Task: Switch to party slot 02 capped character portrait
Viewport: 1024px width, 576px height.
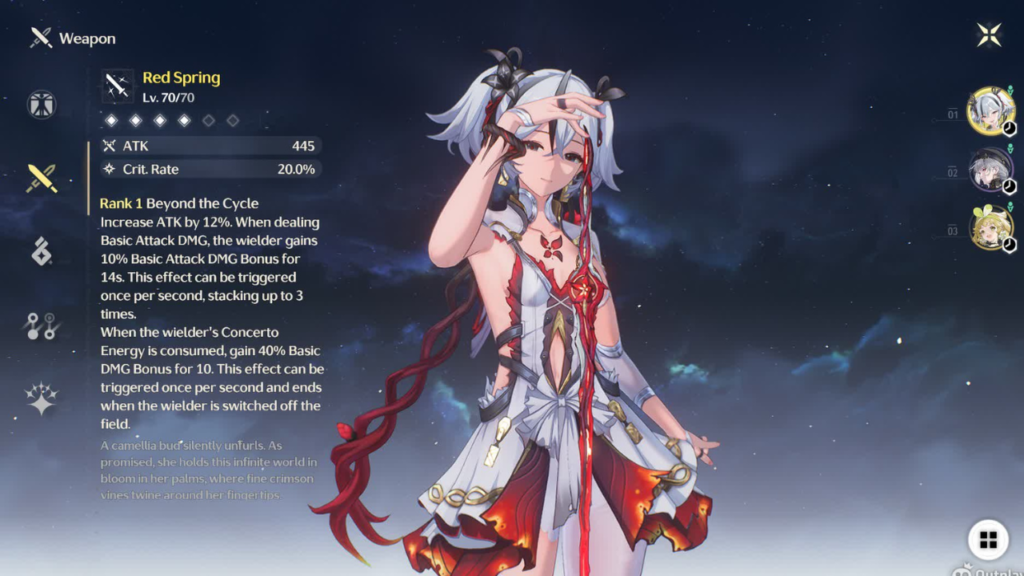Action: [990, 169]
